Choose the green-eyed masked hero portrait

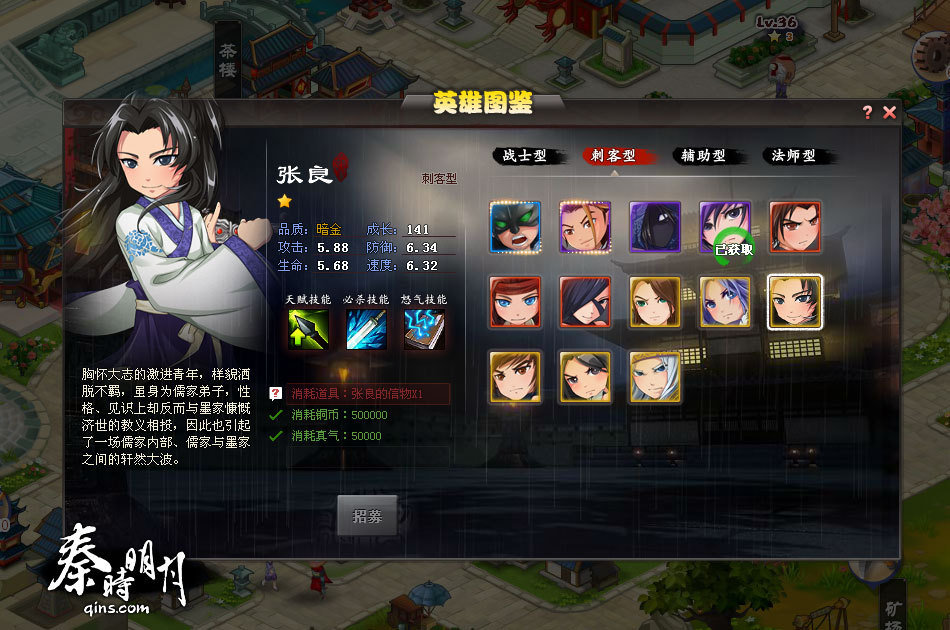pyautogui.click(x=515, y=227)
